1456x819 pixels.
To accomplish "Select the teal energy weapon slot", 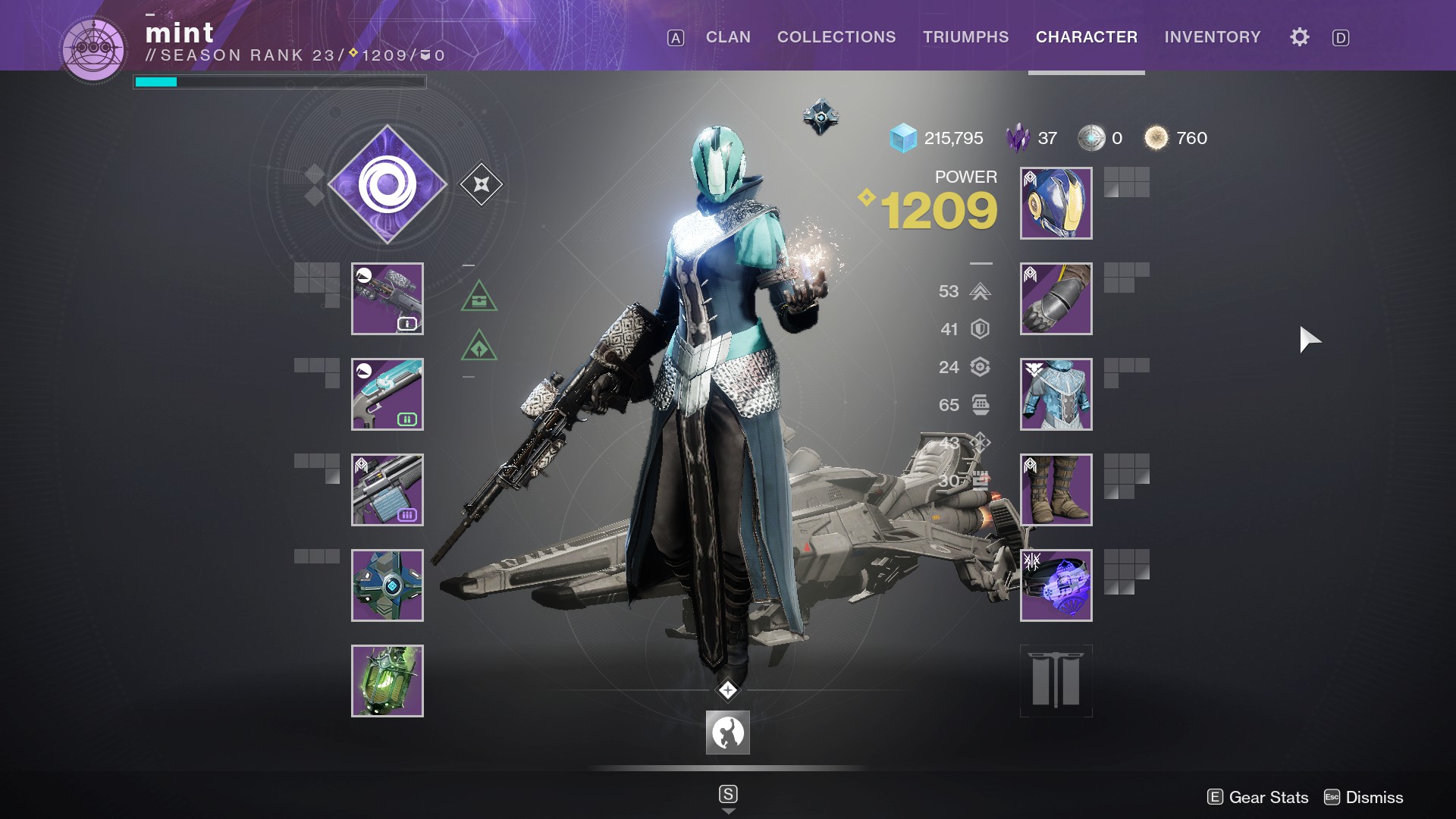I will tap(388, 394).
